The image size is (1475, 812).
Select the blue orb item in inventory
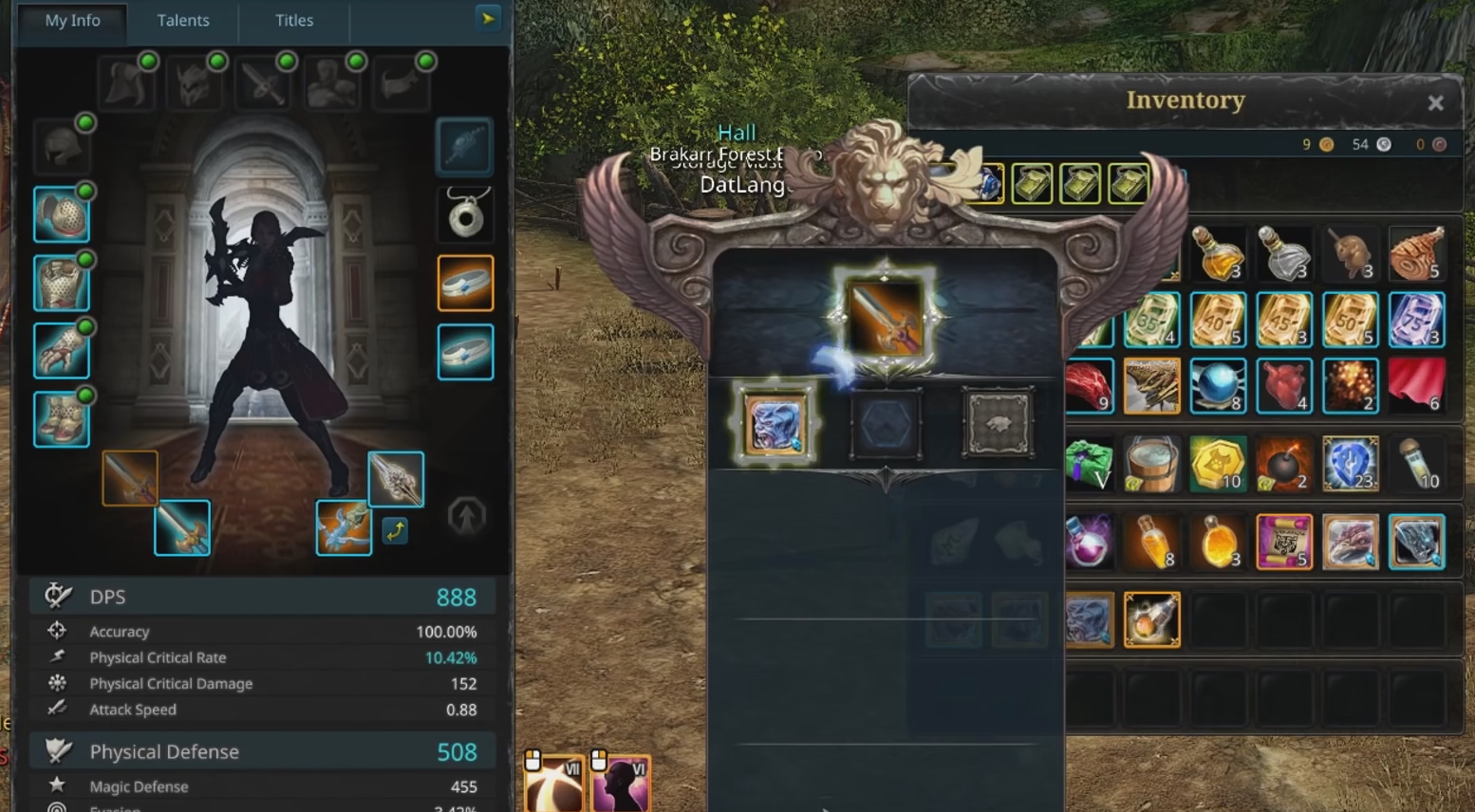coord(1217,385)
